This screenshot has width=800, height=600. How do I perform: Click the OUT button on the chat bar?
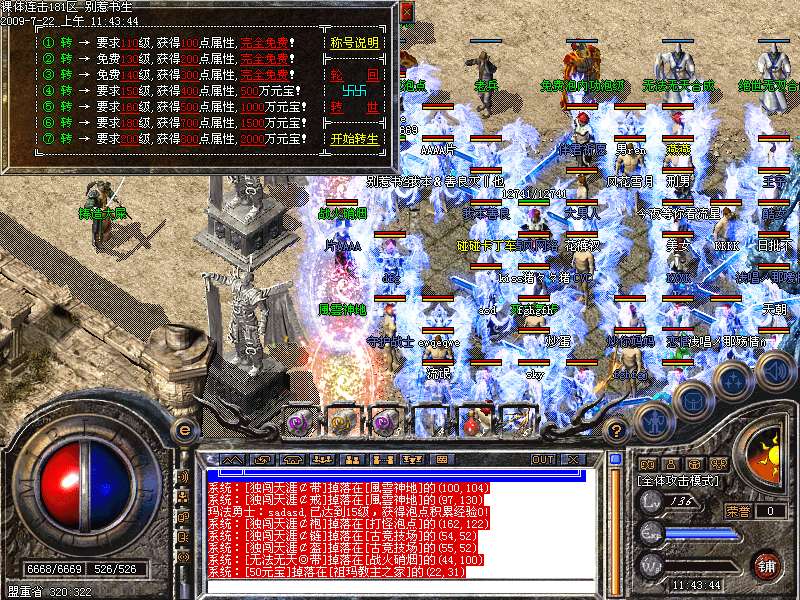[x=543, y=460]
